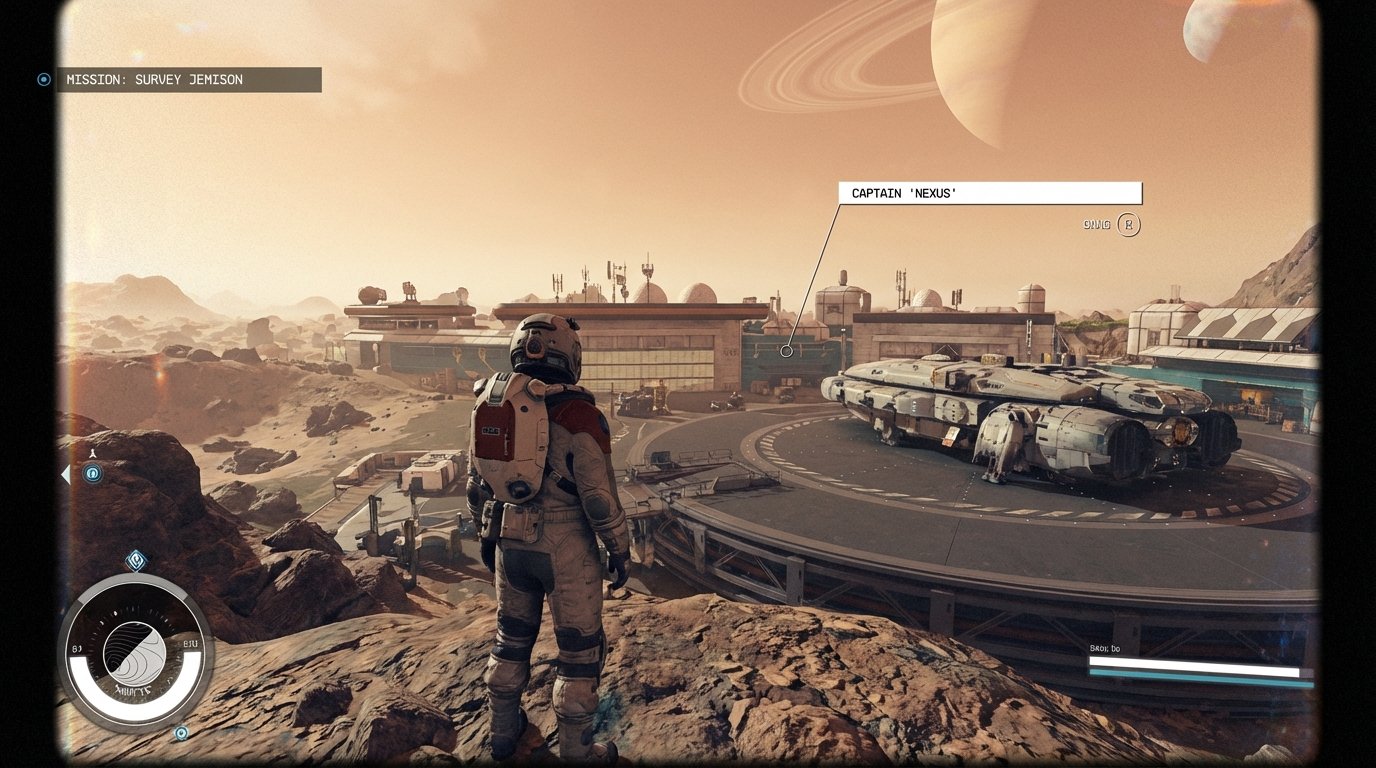Click the landed spaceship on the landing pad
1376x768 pixels.
1020,420
